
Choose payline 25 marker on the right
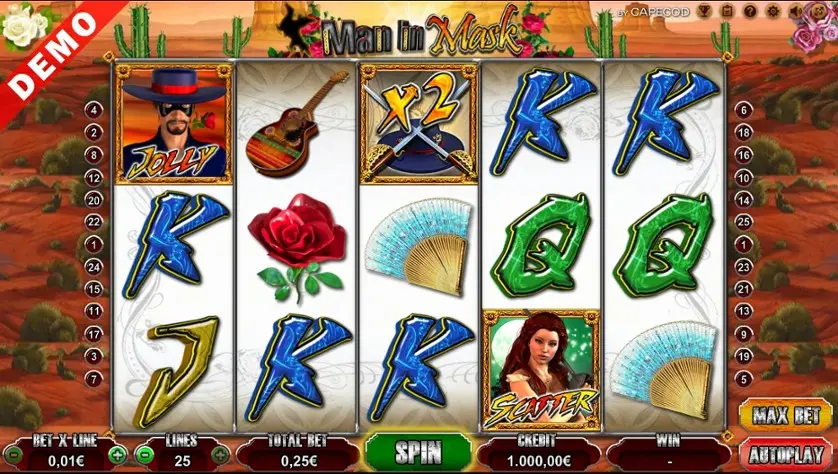coord(743,222)
